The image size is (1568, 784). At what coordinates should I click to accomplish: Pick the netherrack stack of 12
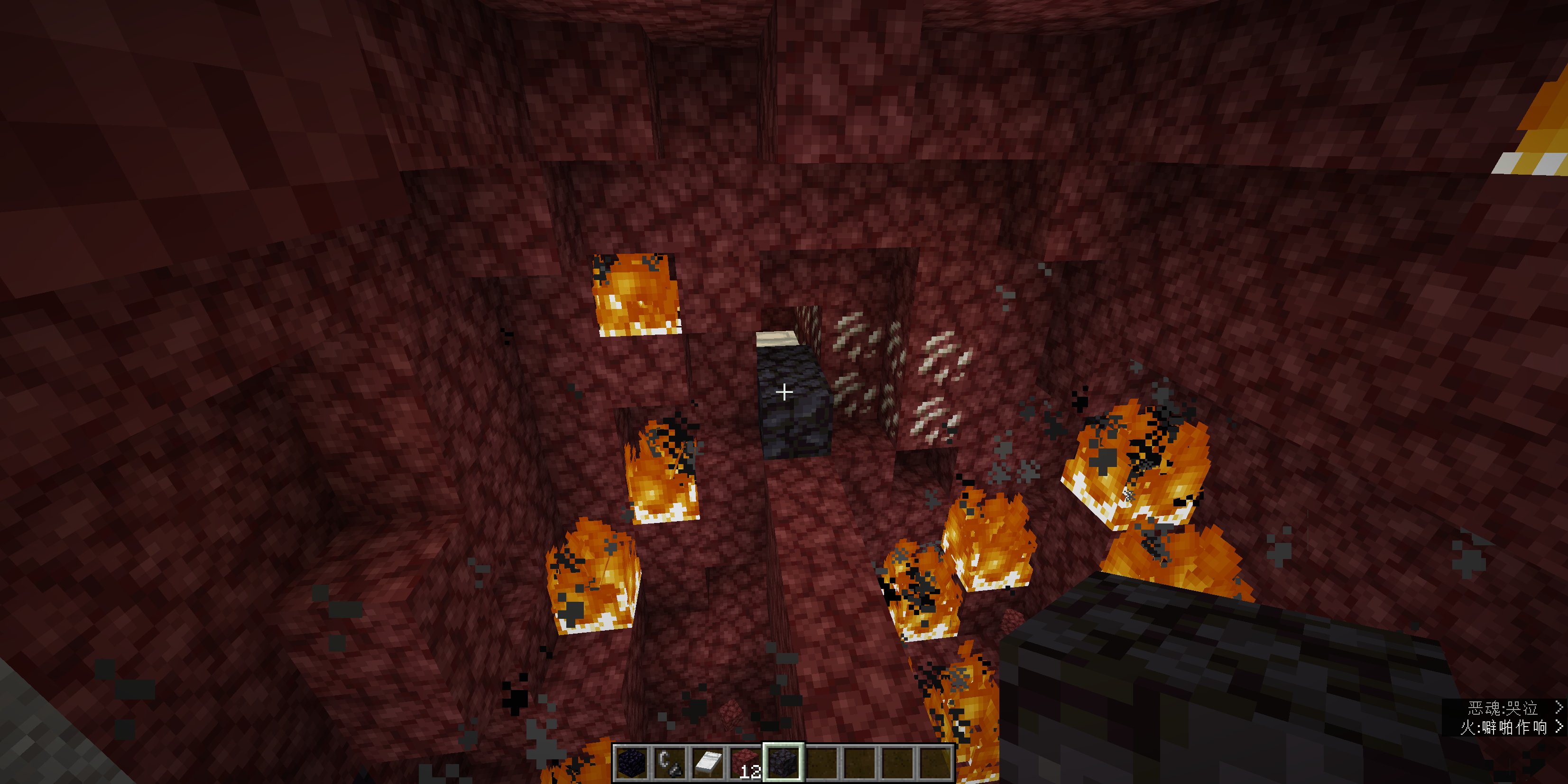[x=746, y=762]
